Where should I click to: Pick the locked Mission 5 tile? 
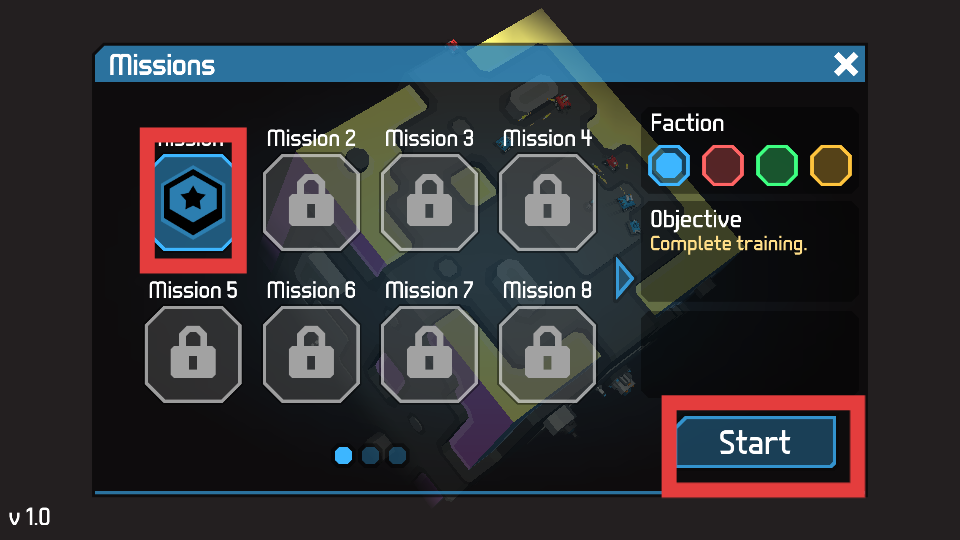(193, 355)
